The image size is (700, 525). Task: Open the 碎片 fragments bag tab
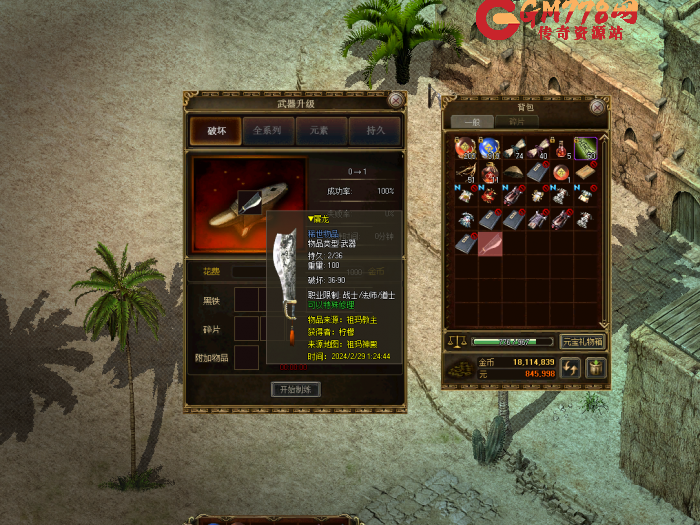coord(515,122)
